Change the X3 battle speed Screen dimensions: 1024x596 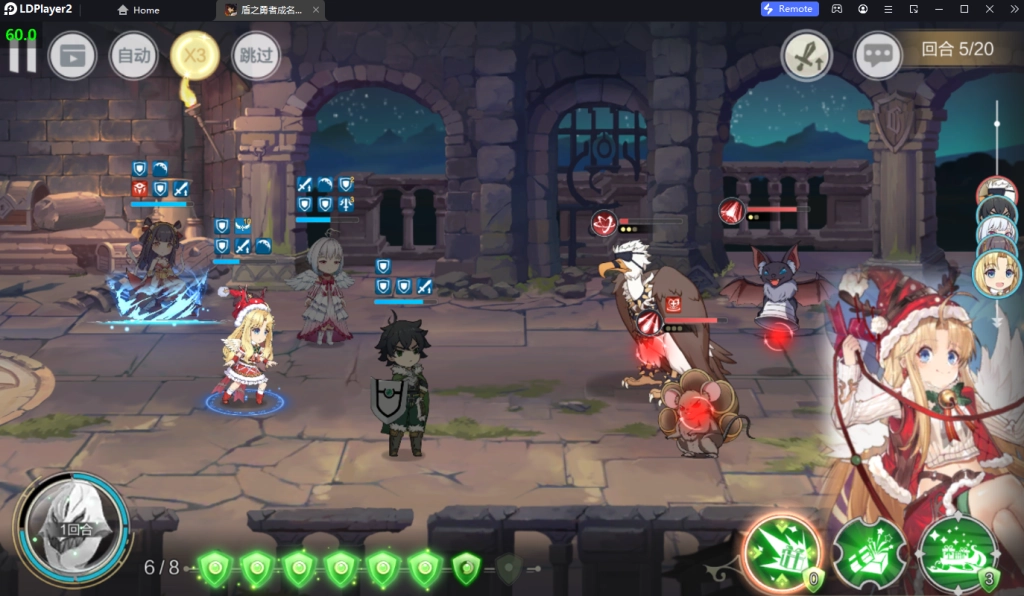click(195, 56)
